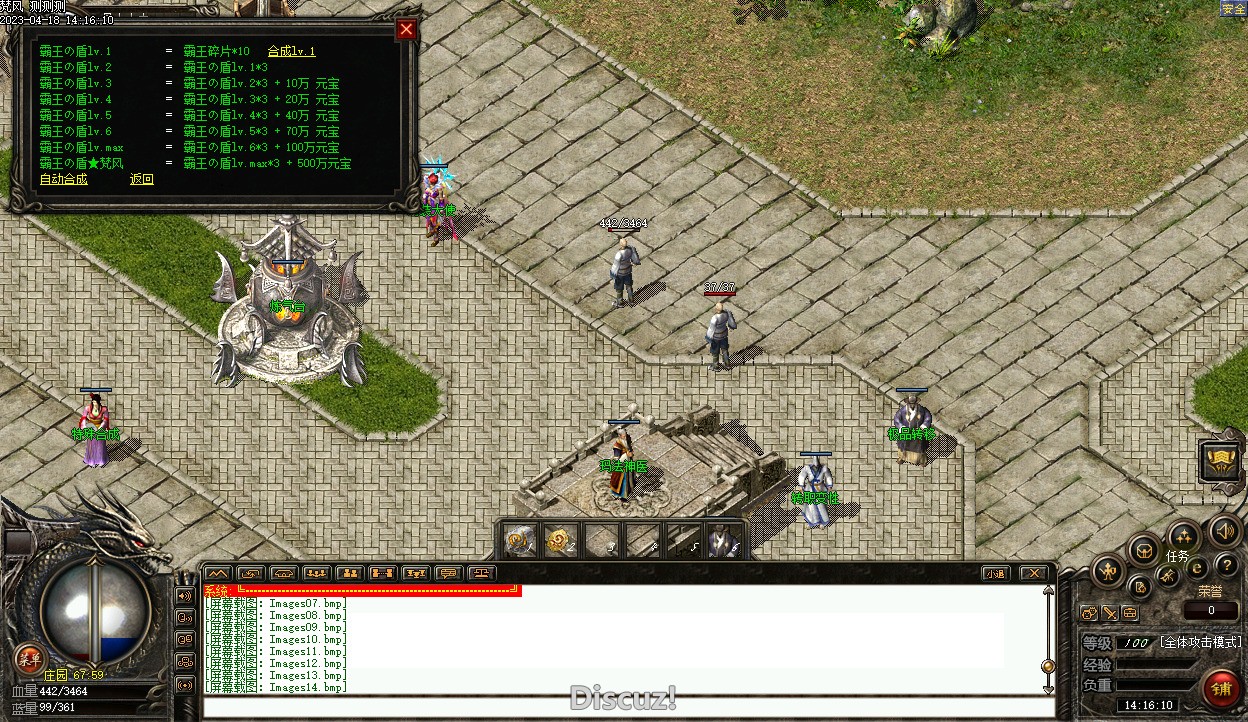Close the chat panel with the X button
Image resolution: width=1248 pixels, height=722 pixels.
[x=1034, y=573]
